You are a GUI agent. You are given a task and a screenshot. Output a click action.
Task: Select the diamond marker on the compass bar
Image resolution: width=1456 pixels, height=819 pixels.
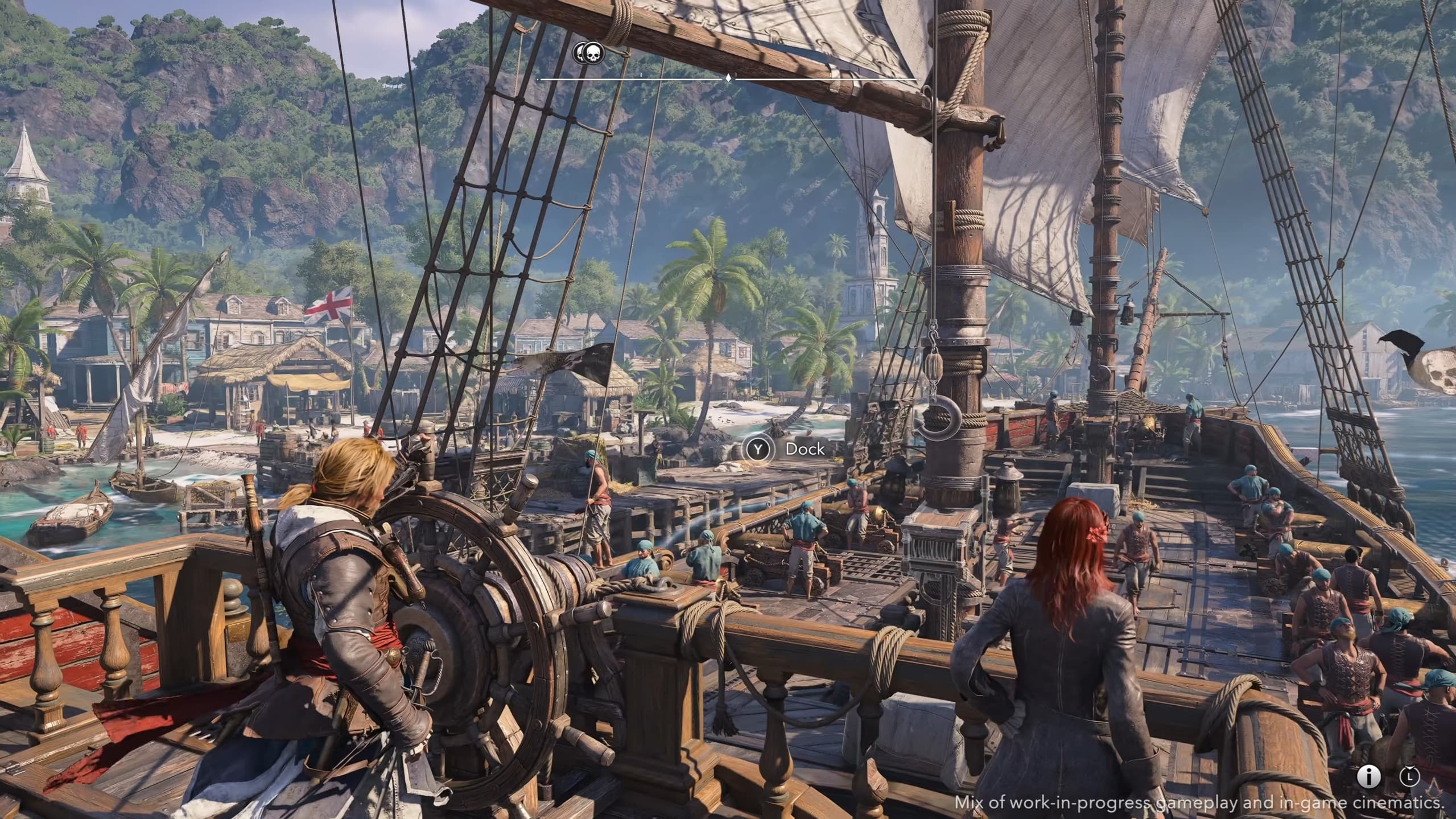[728, 77]
